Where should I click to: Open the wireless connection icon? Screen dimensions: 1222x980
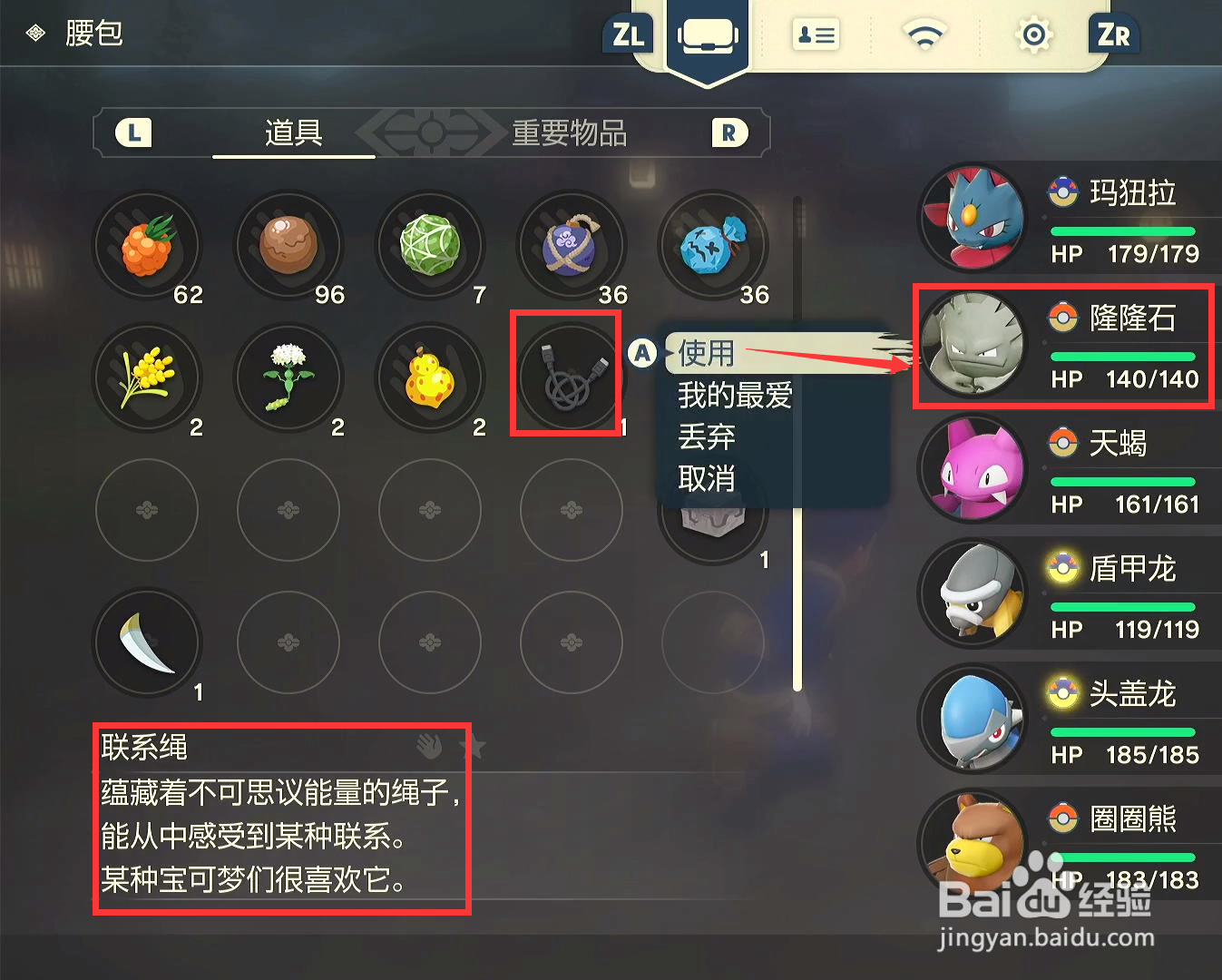pos(924,34)
